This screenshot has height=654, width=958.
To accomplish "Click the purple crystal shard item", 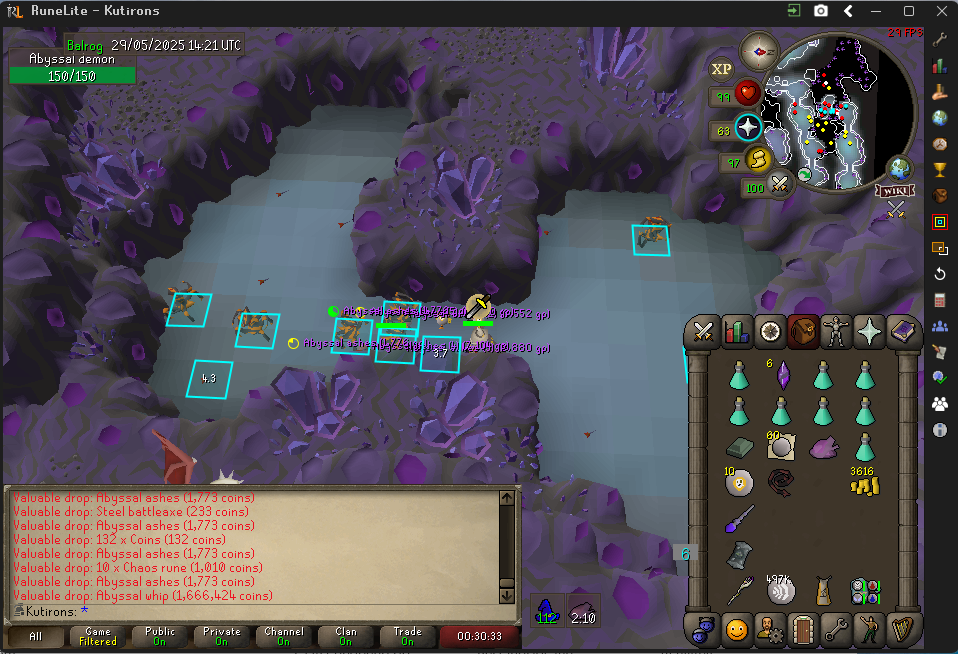I will click(x=781, y=376).
